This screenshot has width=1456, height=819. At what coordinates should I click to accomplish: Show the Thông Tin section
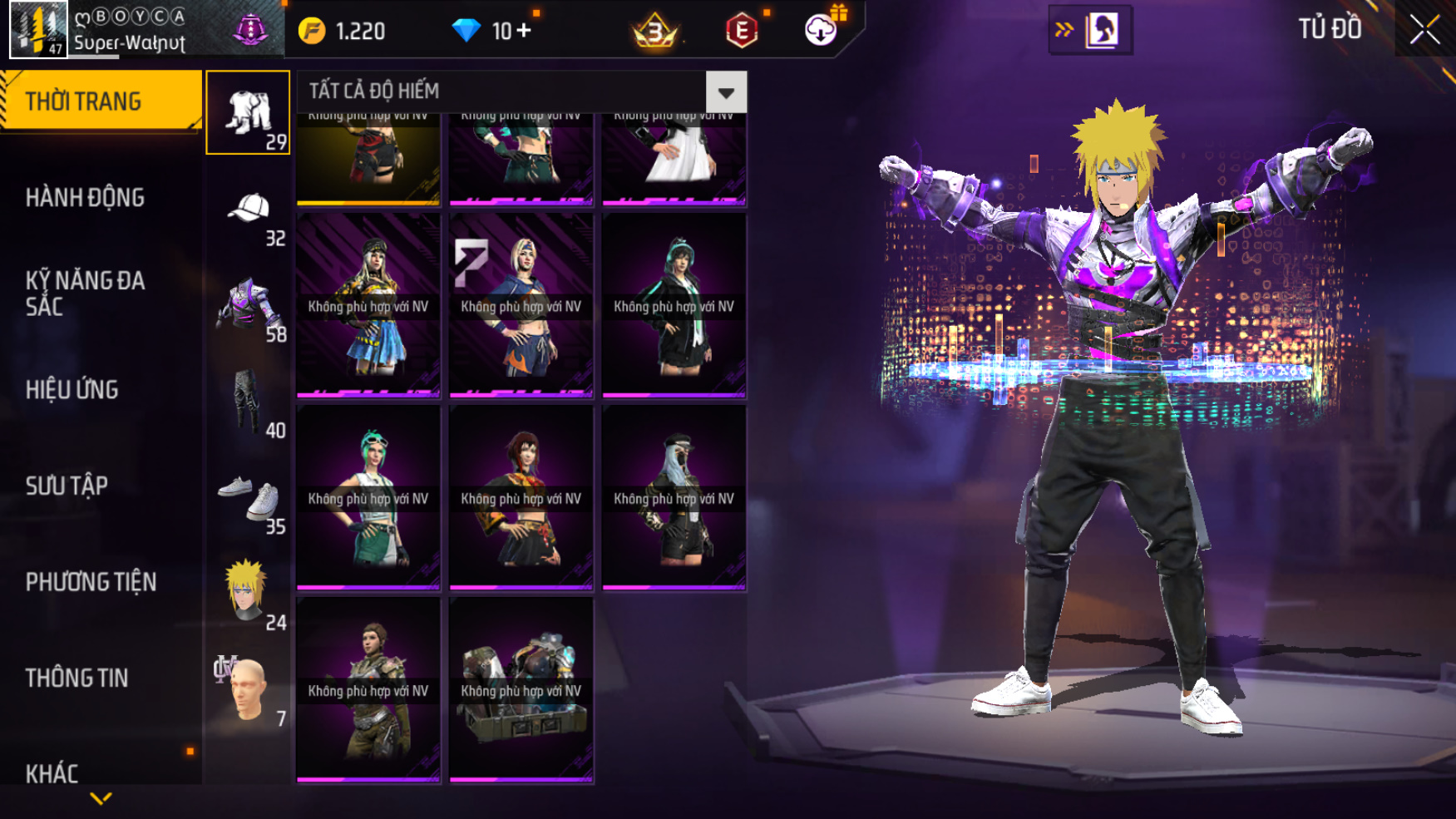77,678
